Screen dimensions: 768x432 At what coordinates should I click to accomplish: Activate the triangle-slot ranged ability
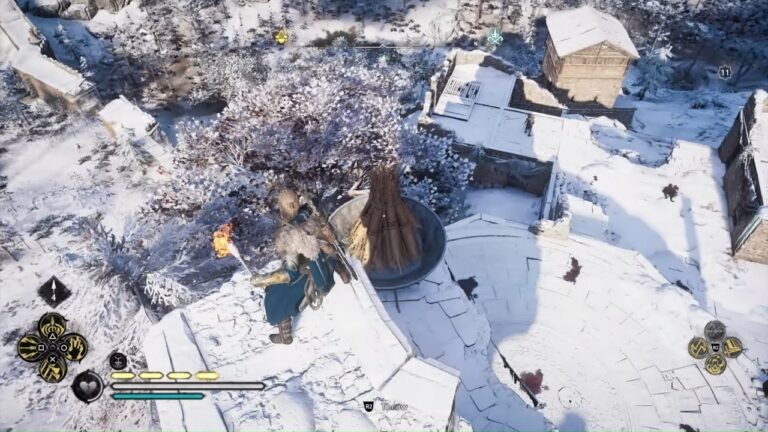click(x=52, y=326)
